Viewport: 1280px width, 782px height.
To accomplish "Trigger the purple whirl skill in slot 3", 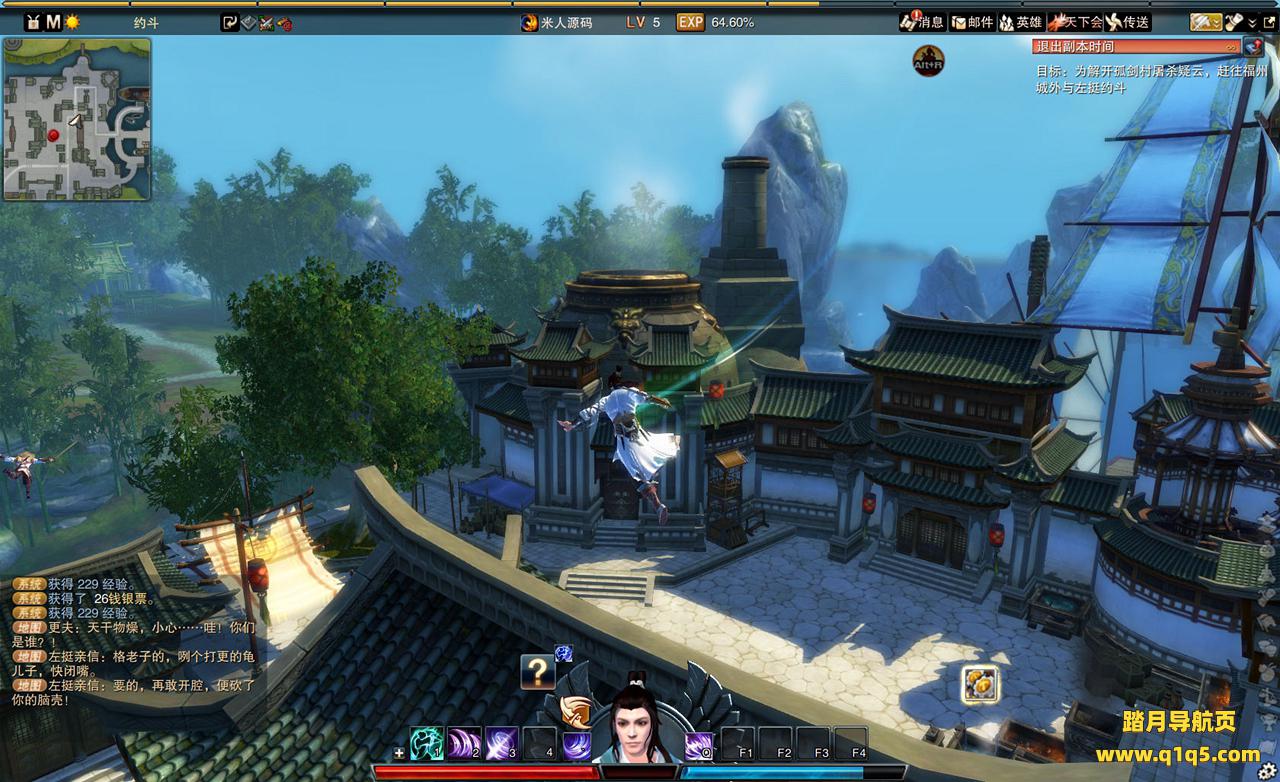I will coord(501,743).
